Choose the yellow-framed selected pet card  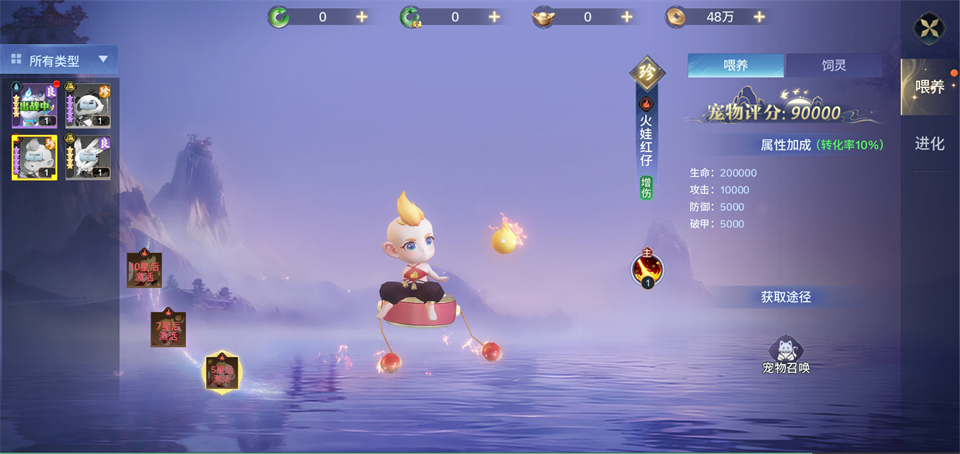[33, 158]
